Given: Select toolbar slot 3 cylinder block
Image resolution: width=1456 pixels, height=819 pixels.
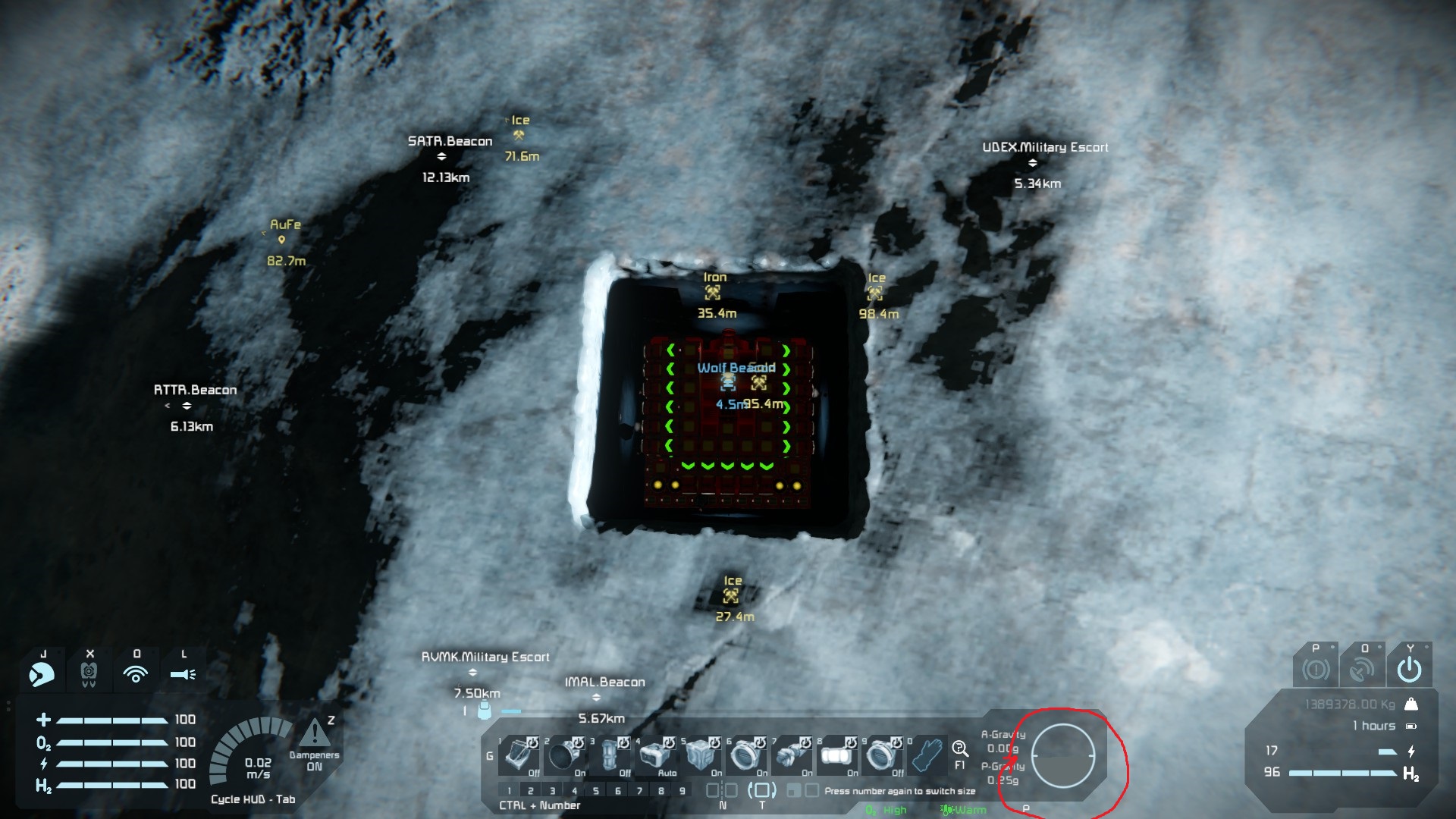Looking at the screenshot, I should point(611,755).
